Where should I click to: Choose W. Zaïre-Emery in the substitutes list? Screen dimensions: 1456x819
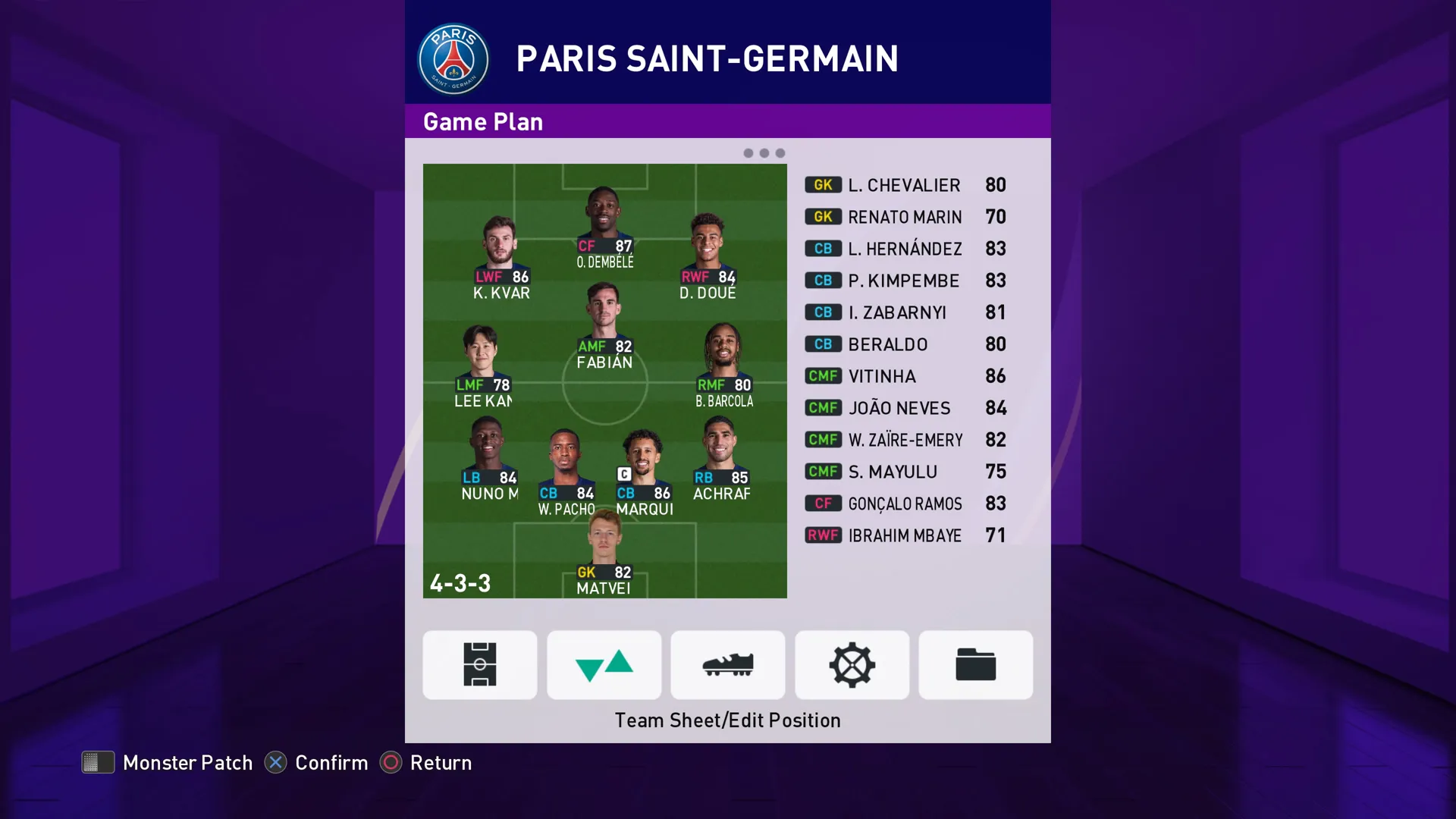pyautogui.click(x=905, y=440)
